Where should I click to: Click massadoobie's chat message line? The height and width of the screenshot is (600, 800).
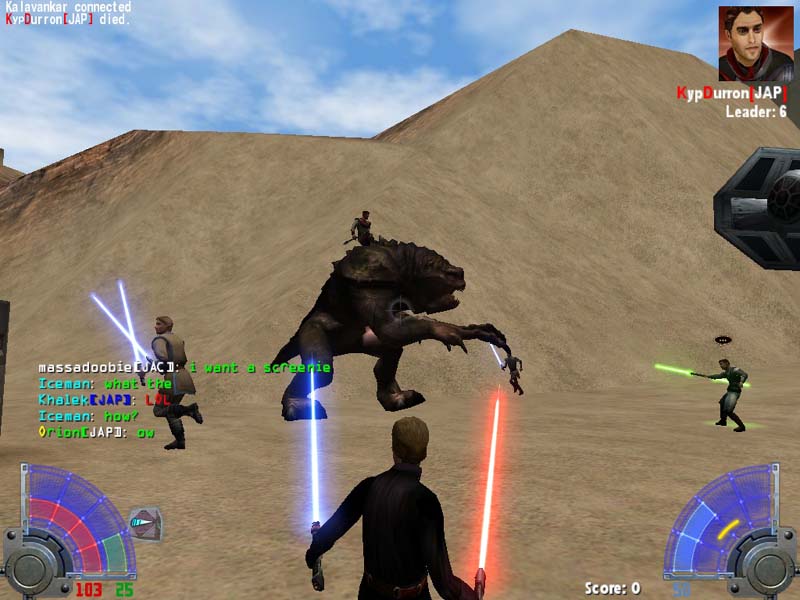pos(184,368)
